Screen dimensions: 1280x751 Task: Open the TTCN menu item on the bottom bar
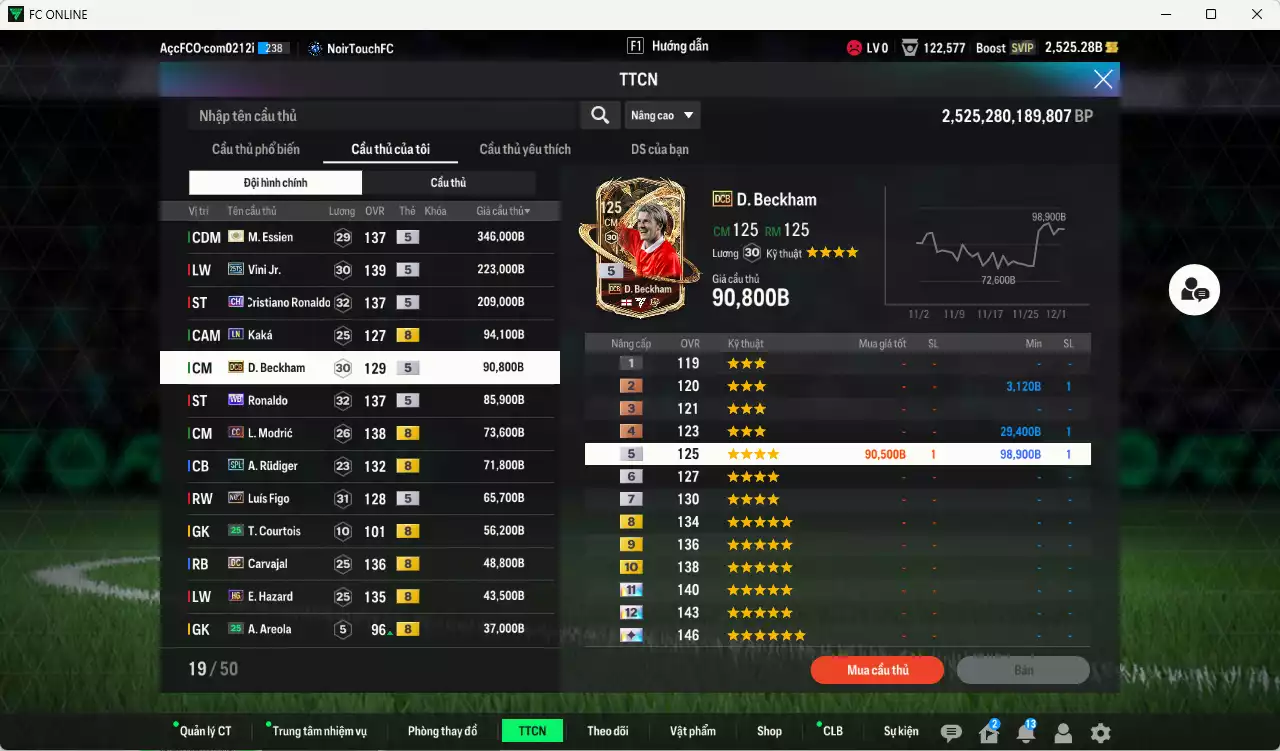pos(532,731)
